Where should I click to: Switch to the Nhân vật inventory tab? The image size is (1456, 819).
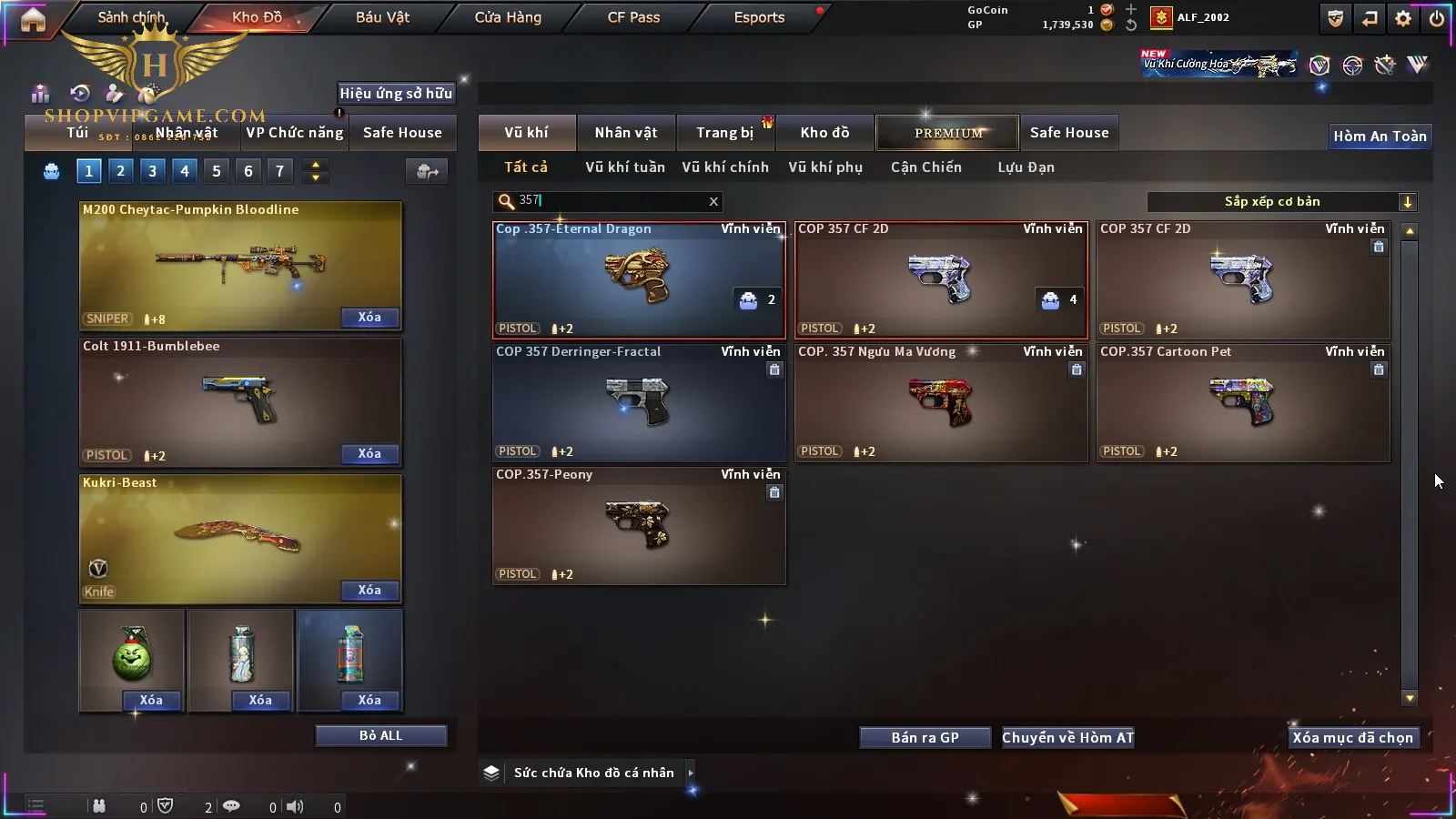point(626,133)
